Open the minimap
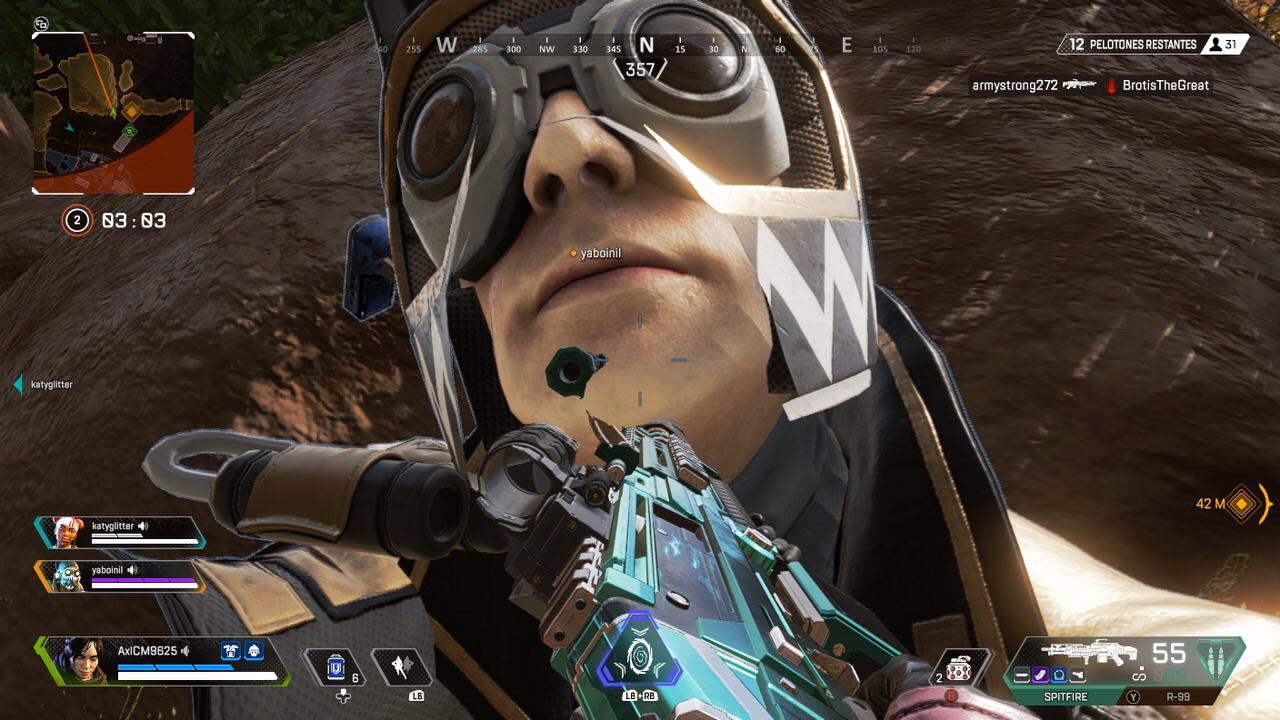 (x=113, y=112)
